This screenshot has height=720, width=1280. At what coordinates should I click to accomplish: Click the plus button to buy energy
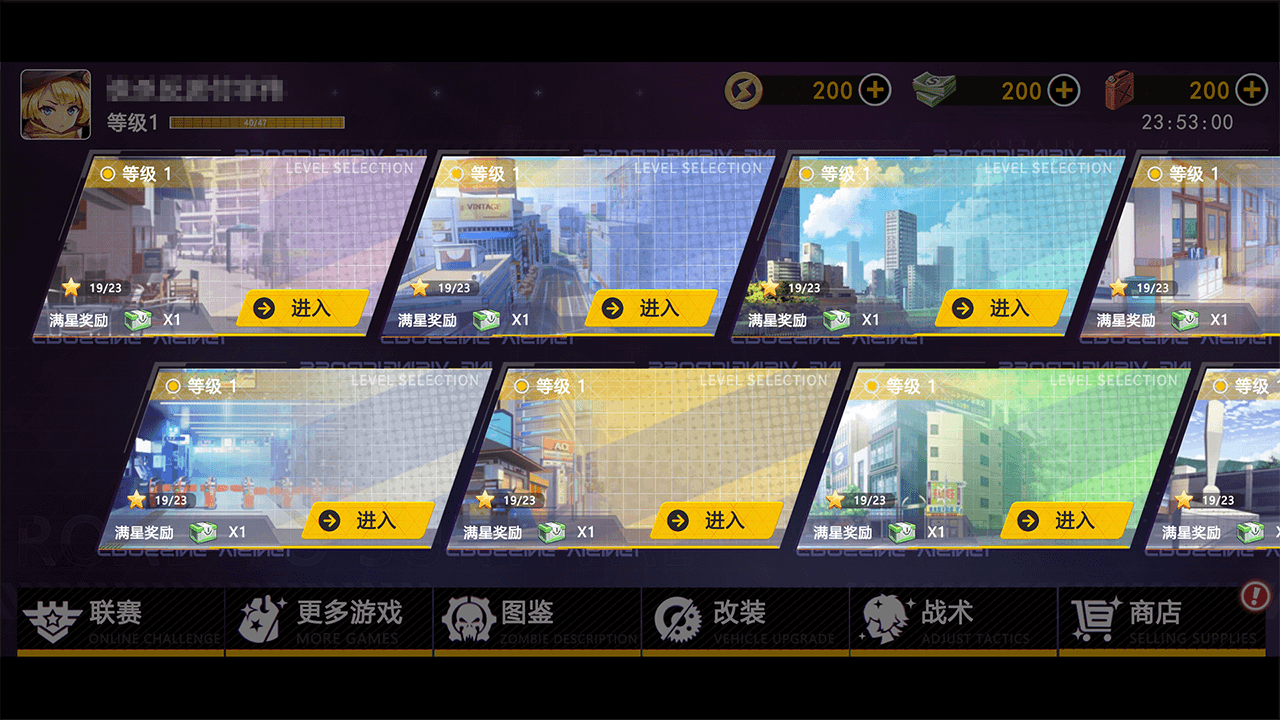coord(875,89)
